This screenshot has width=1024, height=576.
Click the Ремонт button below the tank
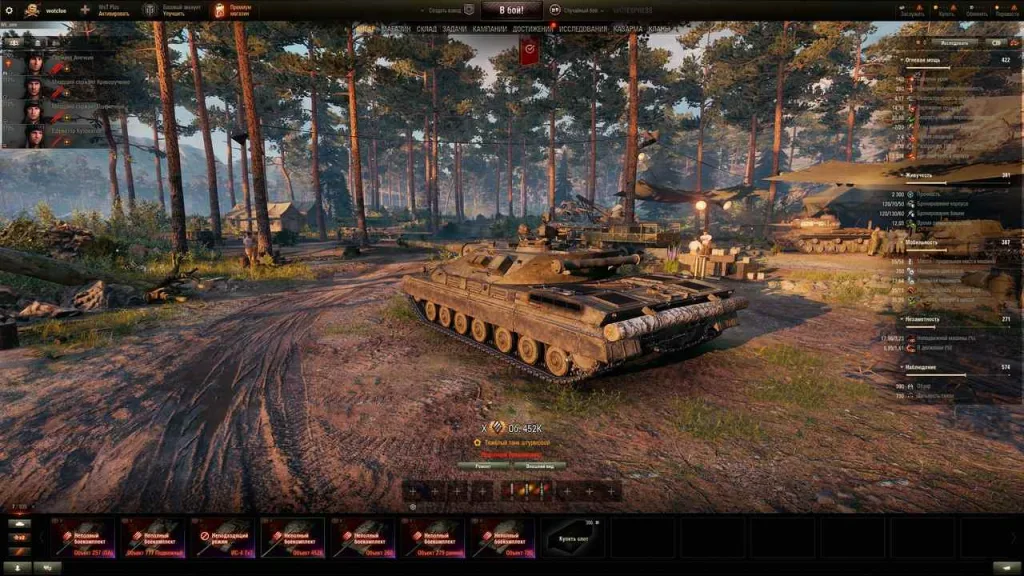484,465
